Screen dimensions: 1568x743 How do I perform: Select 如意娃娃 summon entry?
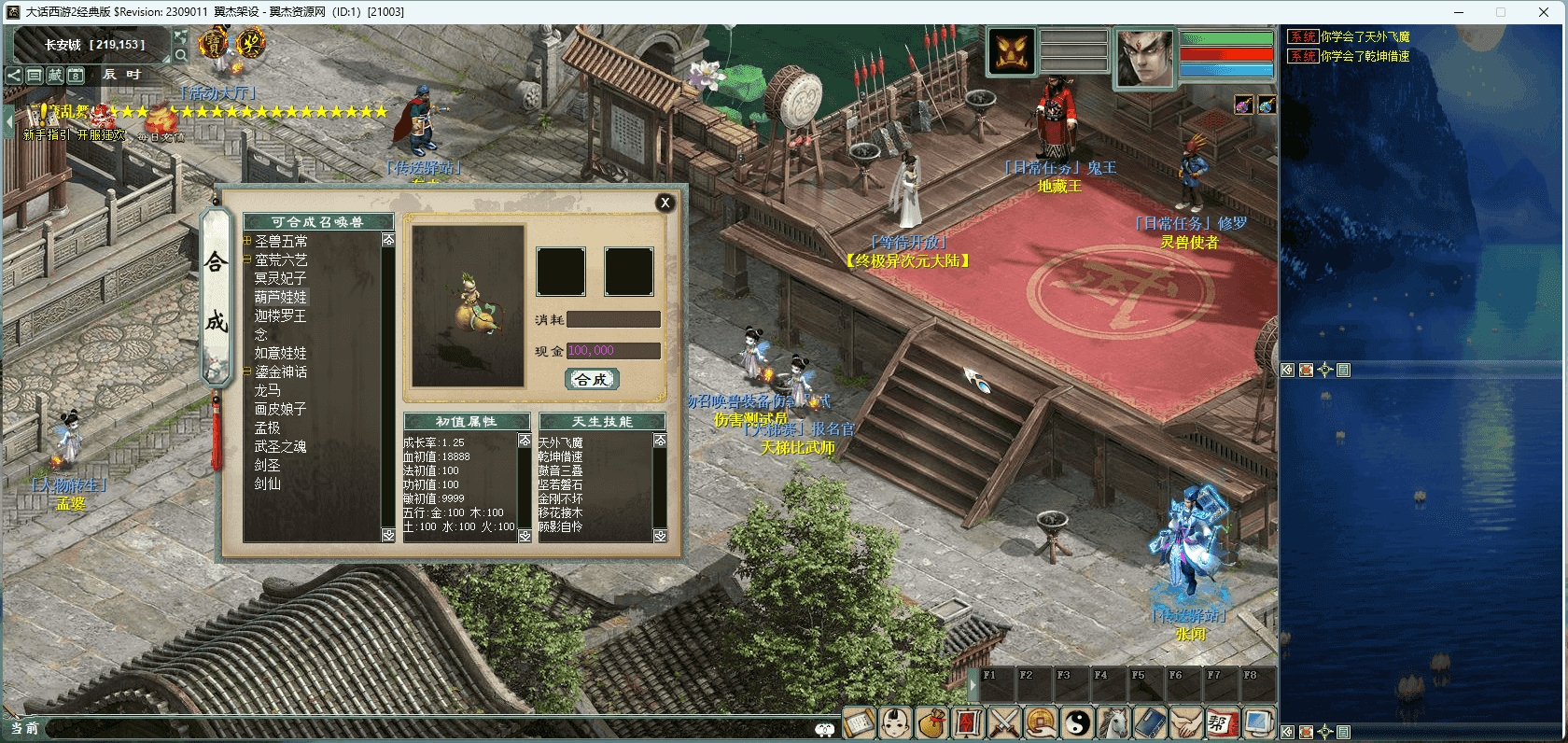click(x=280, y=353)
